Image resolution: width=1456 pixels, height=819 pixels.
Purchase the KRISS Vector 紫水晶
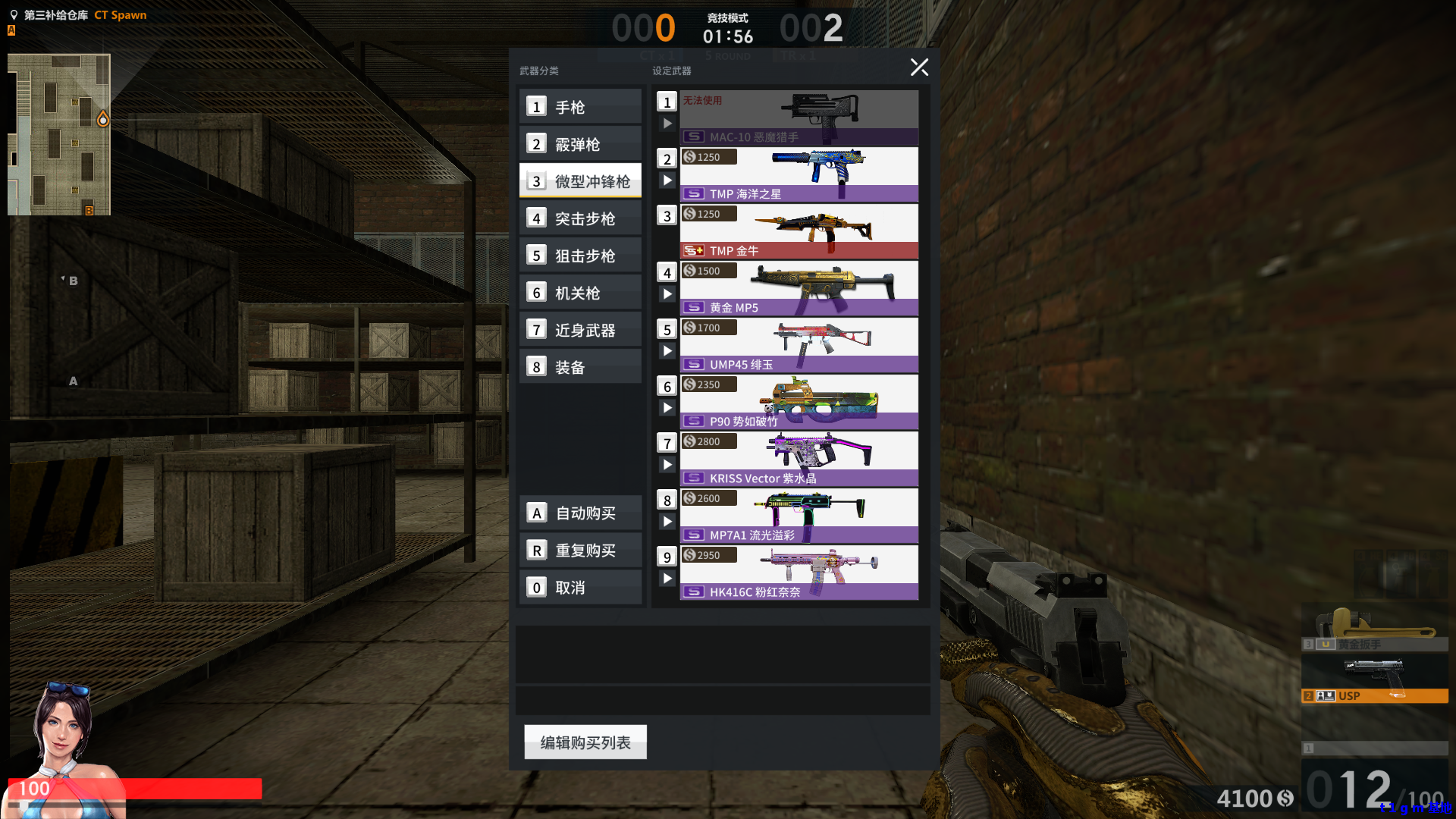[x=799, y=459]
